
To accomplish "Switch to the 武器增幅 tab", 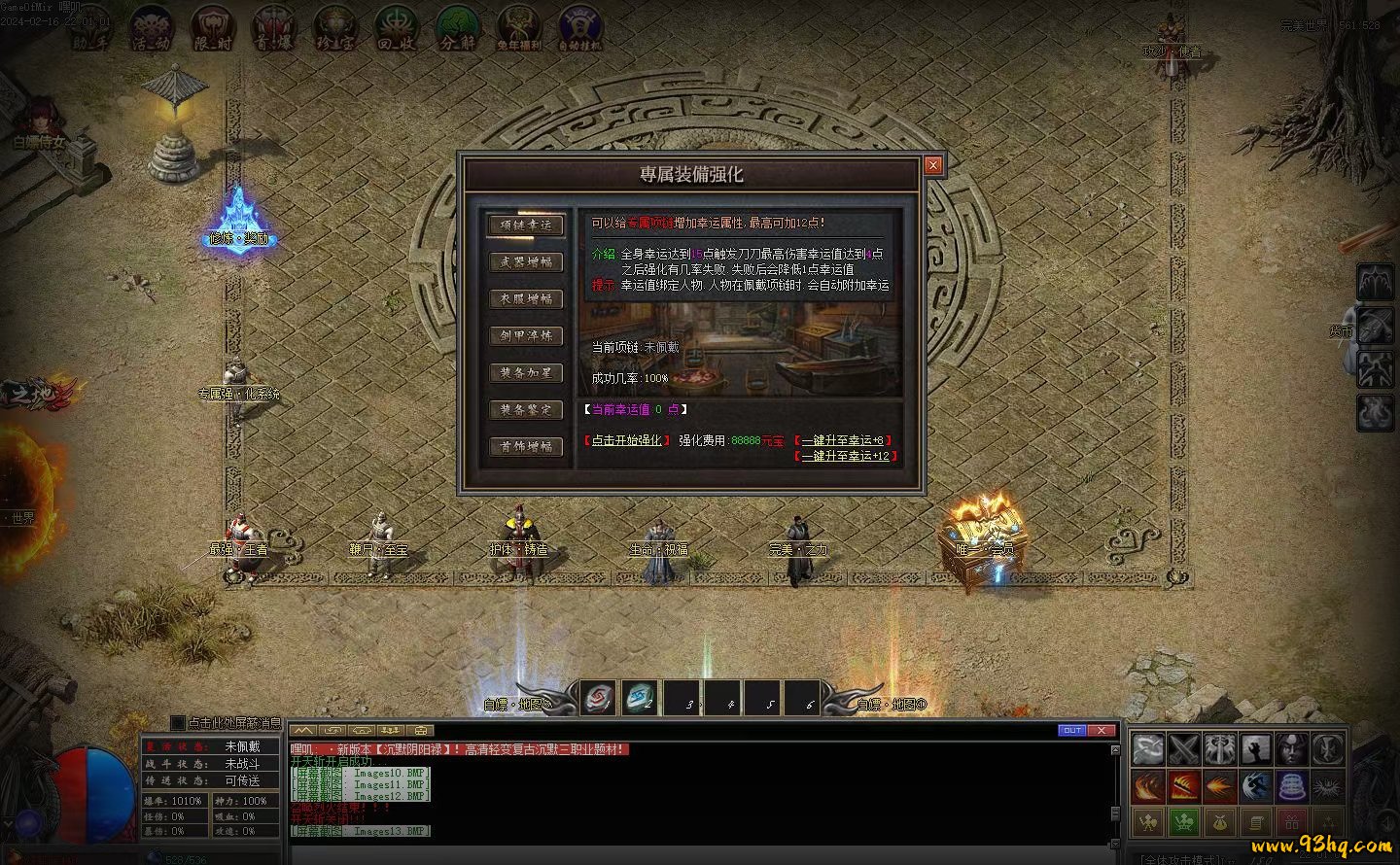I will (x=526, y=261).
